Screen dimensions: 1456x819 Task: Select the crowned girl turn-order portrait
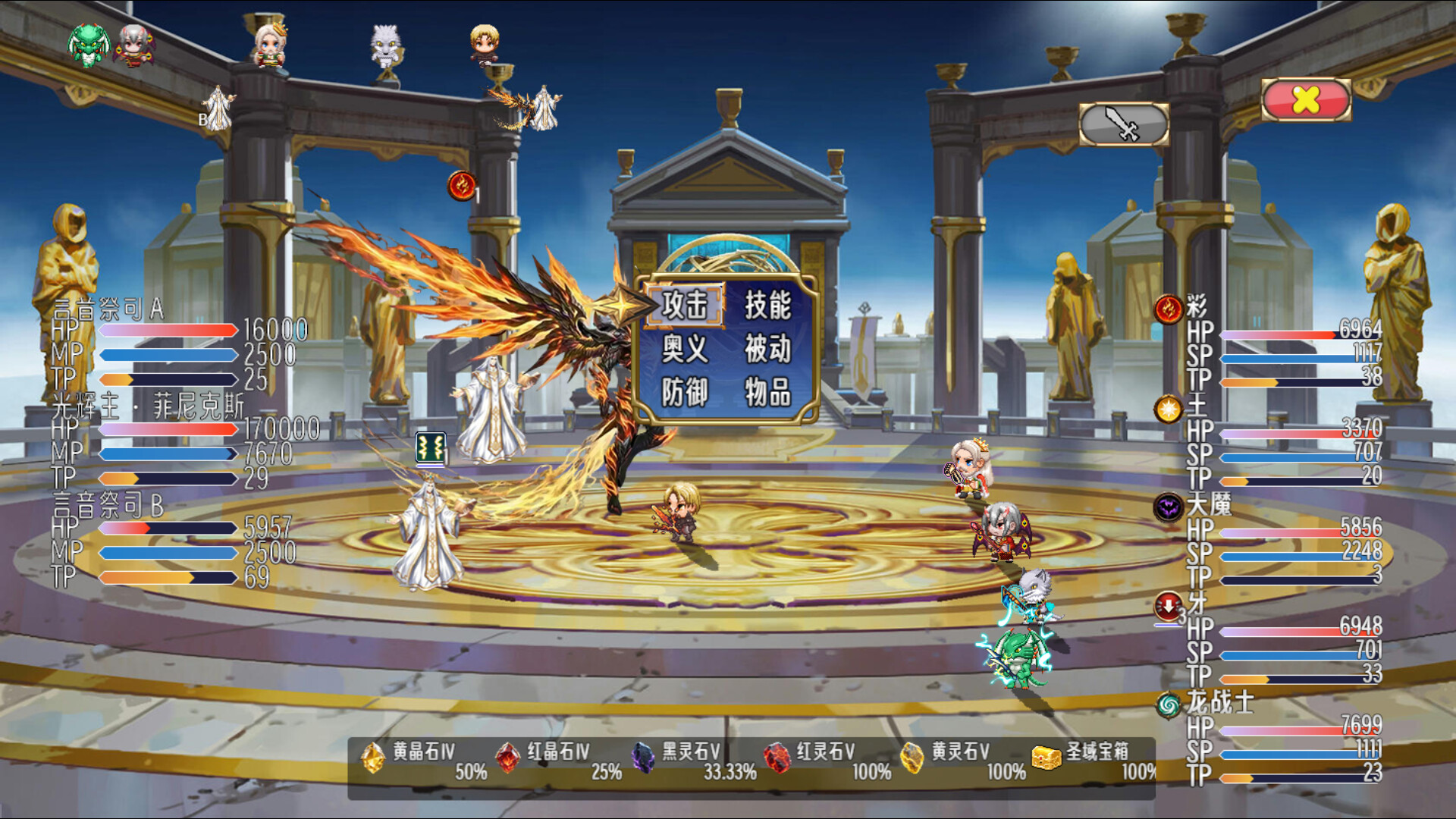click(x=270, y=44)
